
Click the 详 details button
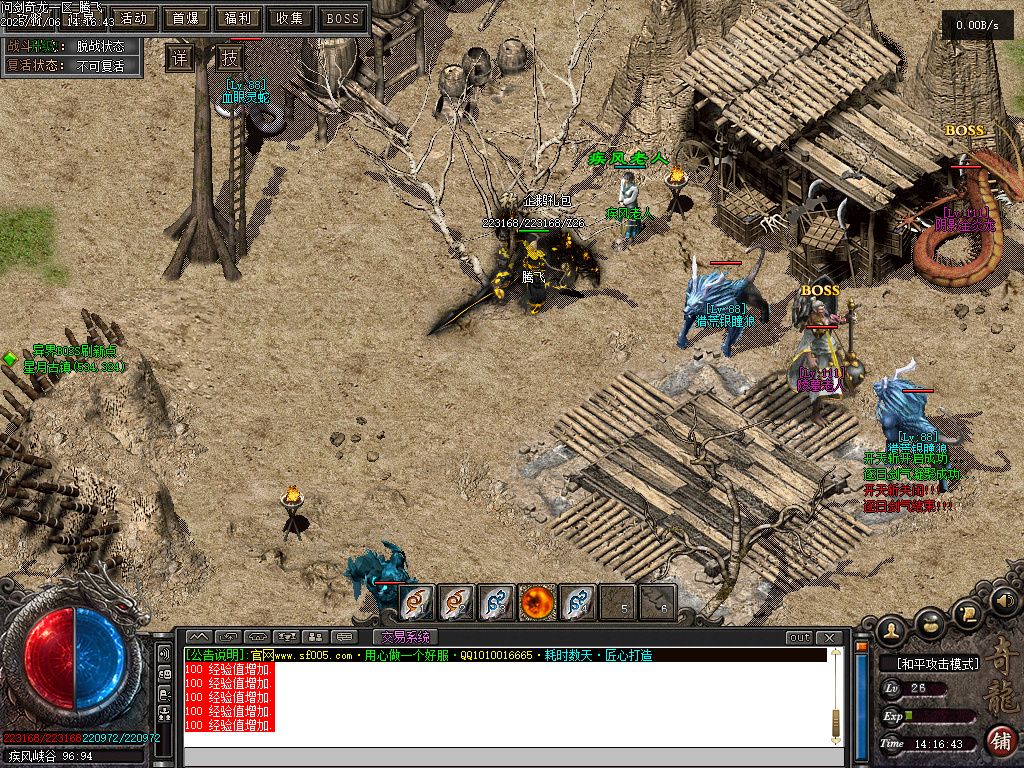pyautogui.click(x=179, y=58)
